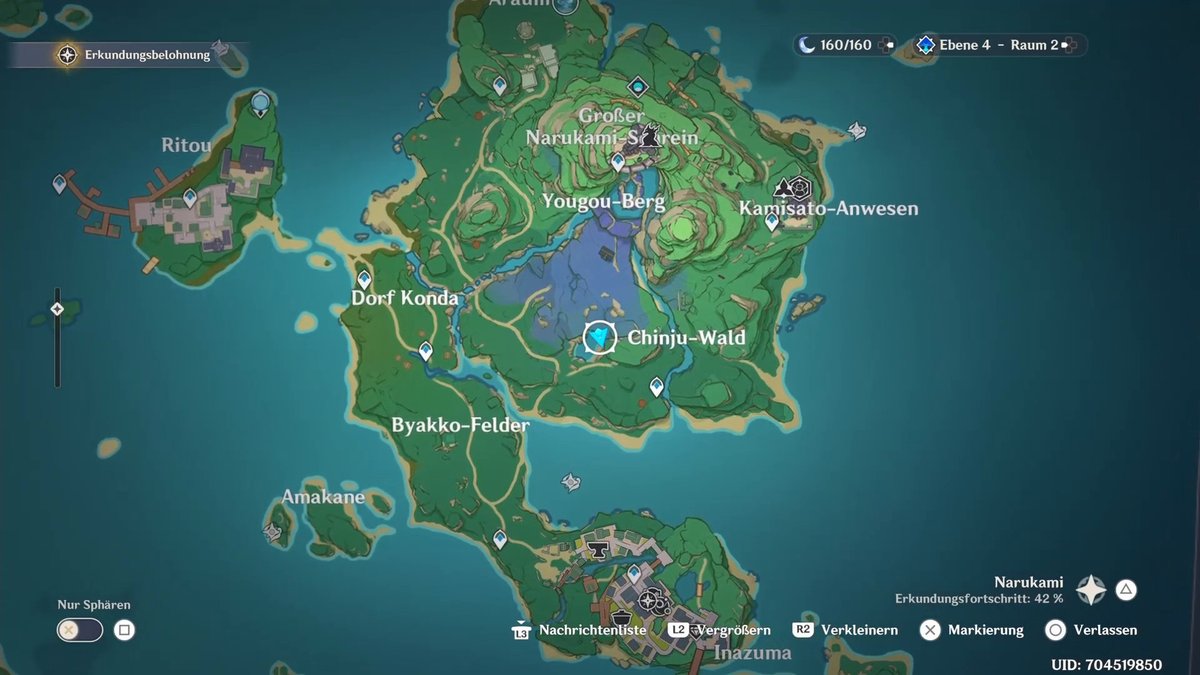Select the teleport waypoint below Yougou-Berg's shrine
The image size is (1200, 675).
618,160
